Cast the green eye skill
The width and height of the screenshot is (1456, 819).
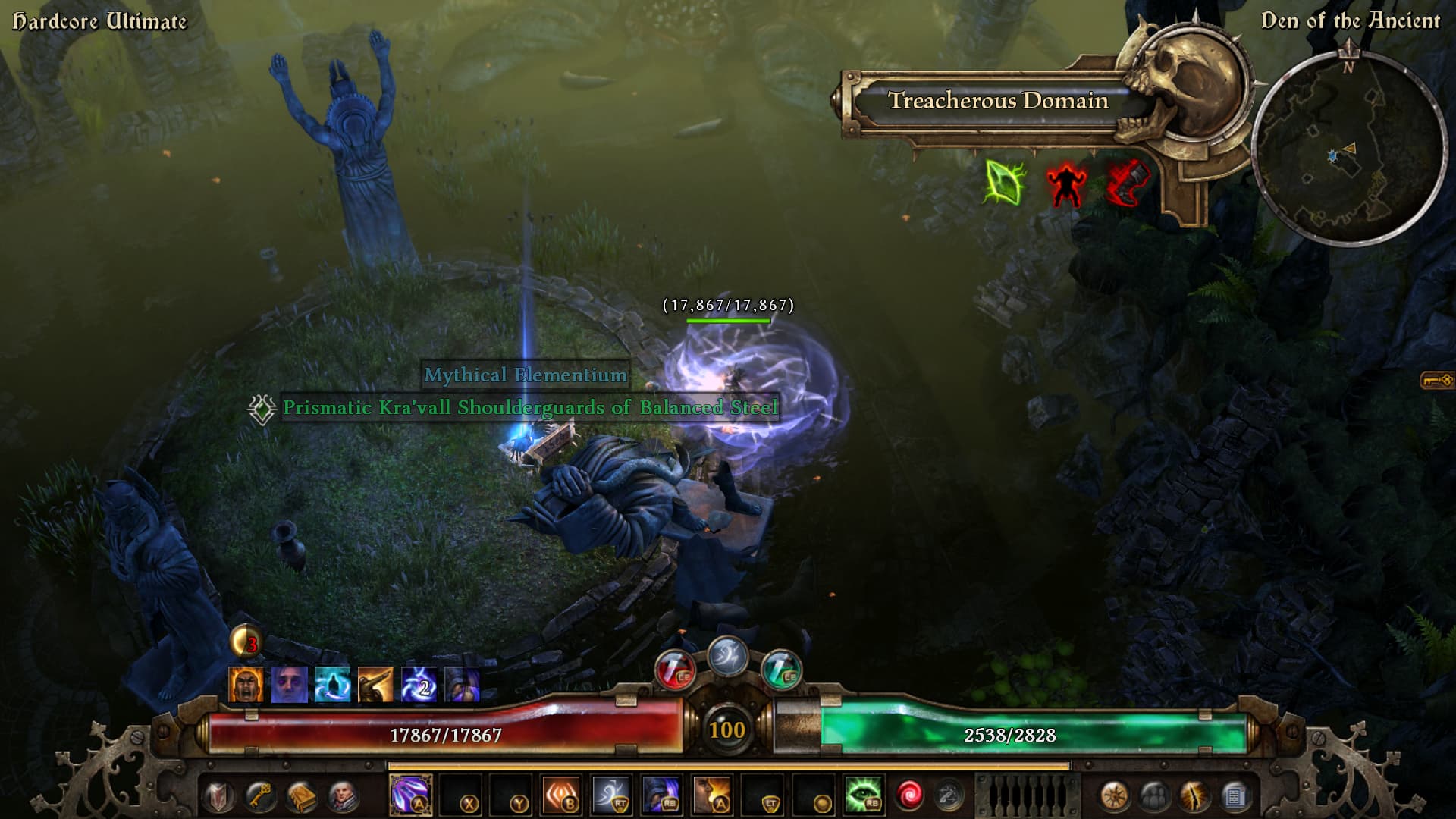coord(862,795)
